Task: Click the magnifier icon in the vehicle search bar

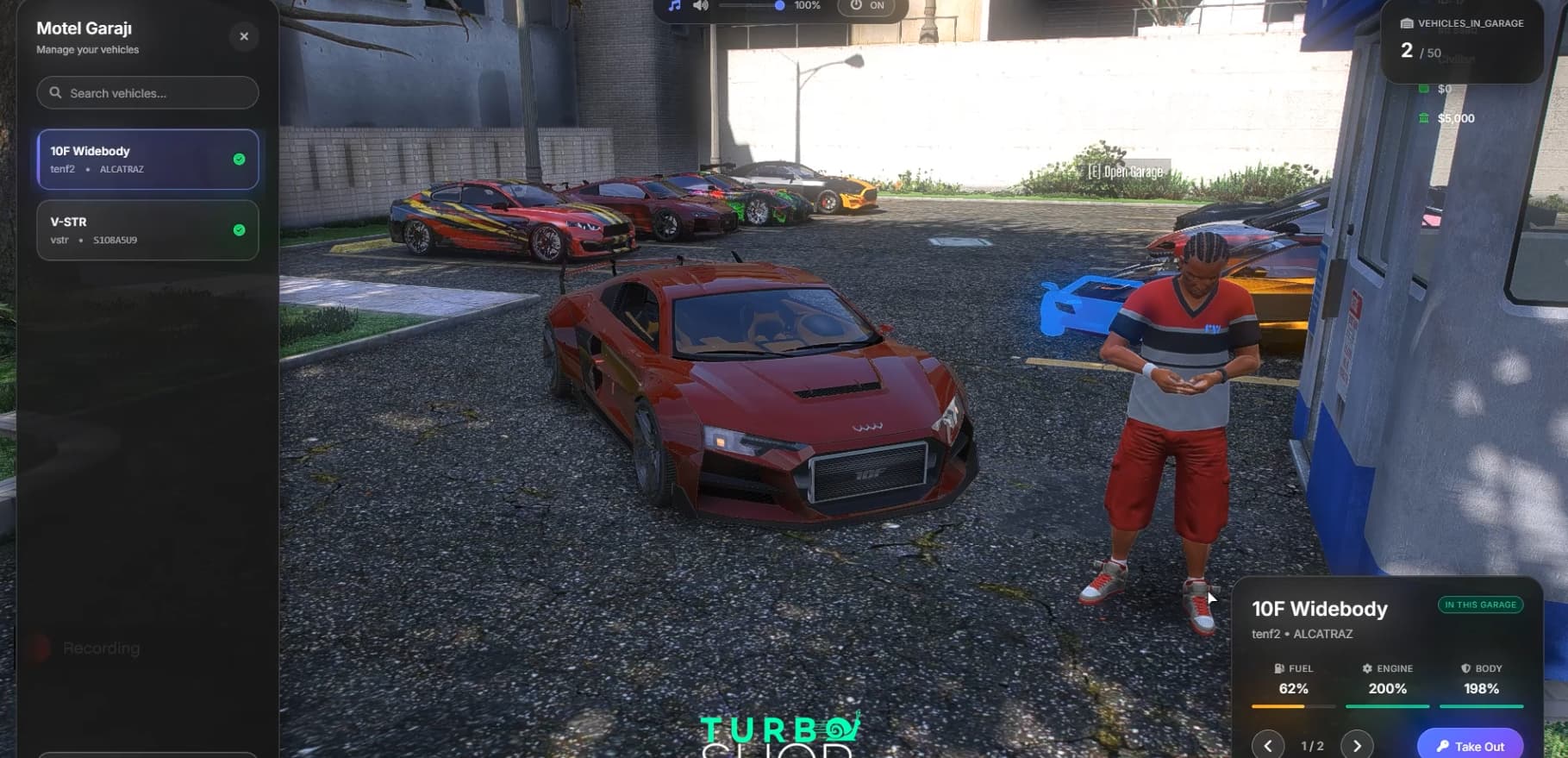Action: [56, 92]
